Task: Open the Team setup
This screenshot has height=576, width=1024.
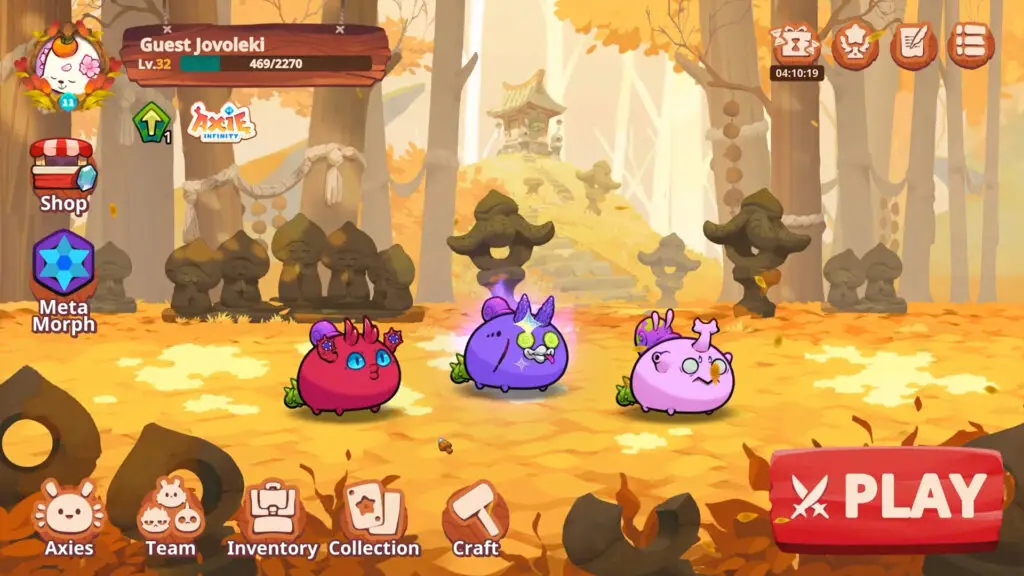Action: click(170, 517)
